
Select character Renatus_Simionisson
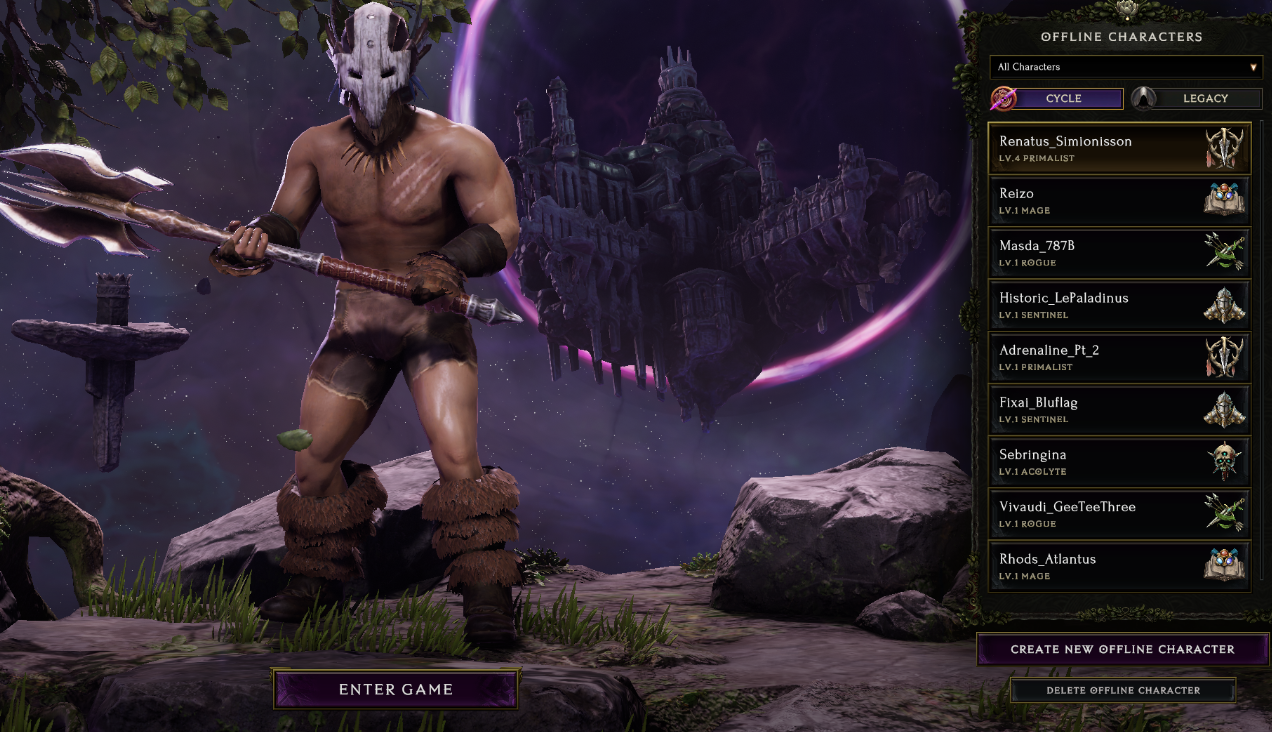click(1119, 148)
